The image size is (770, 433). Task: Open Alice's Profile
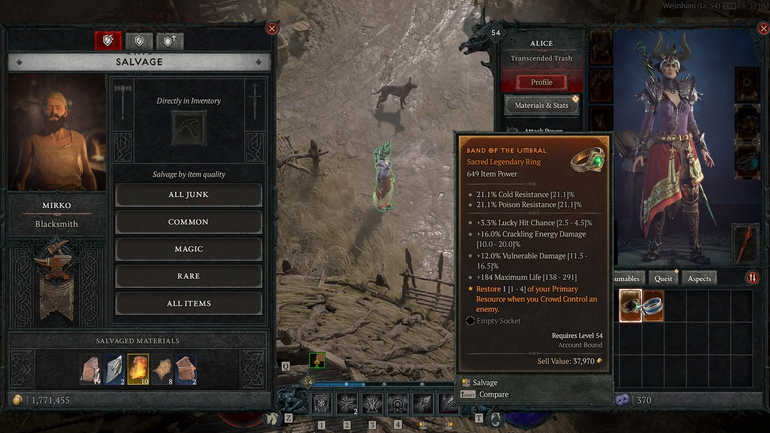(x=541, y=82)
